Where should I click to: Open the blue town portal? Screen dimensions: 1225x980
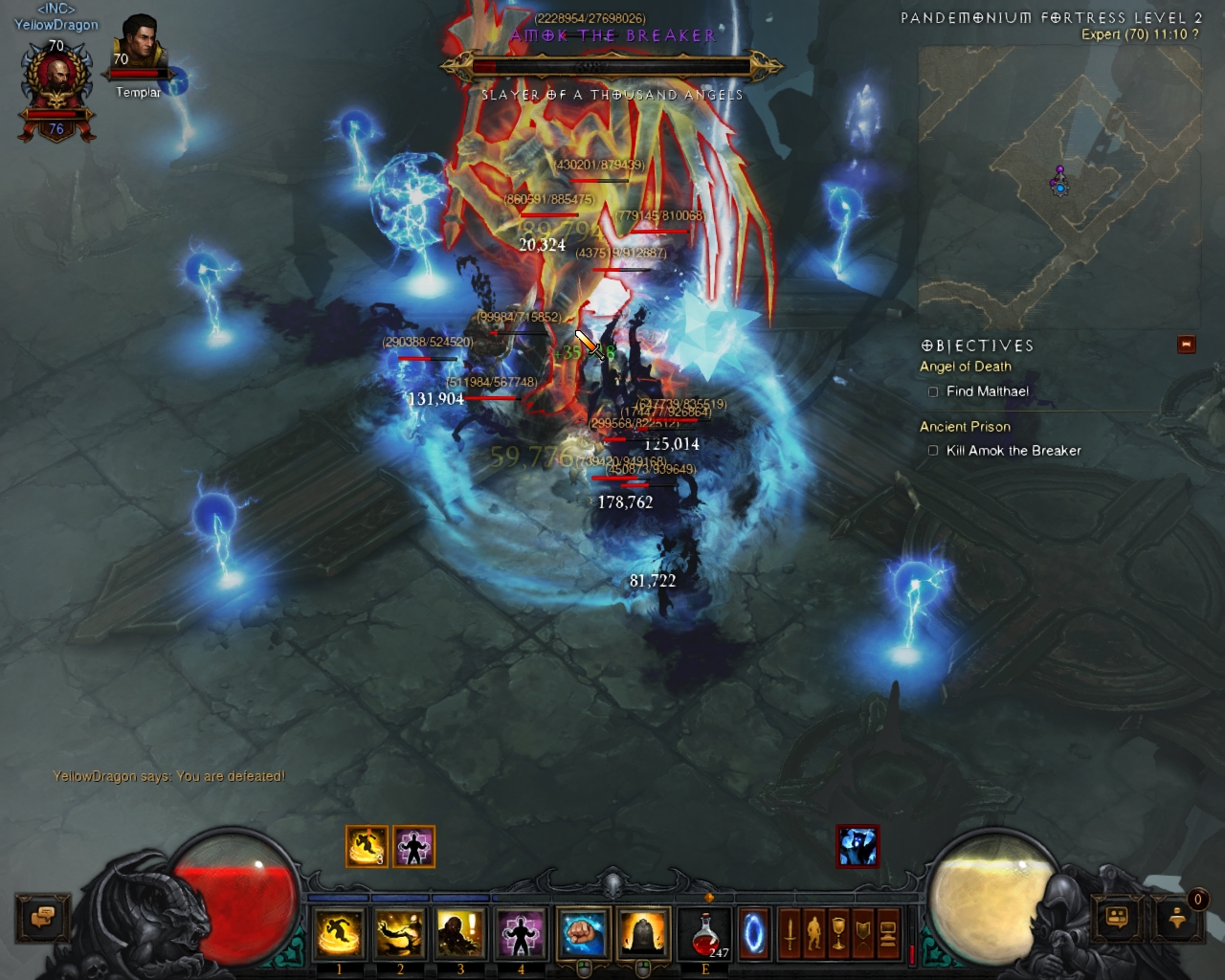point(754,933)
